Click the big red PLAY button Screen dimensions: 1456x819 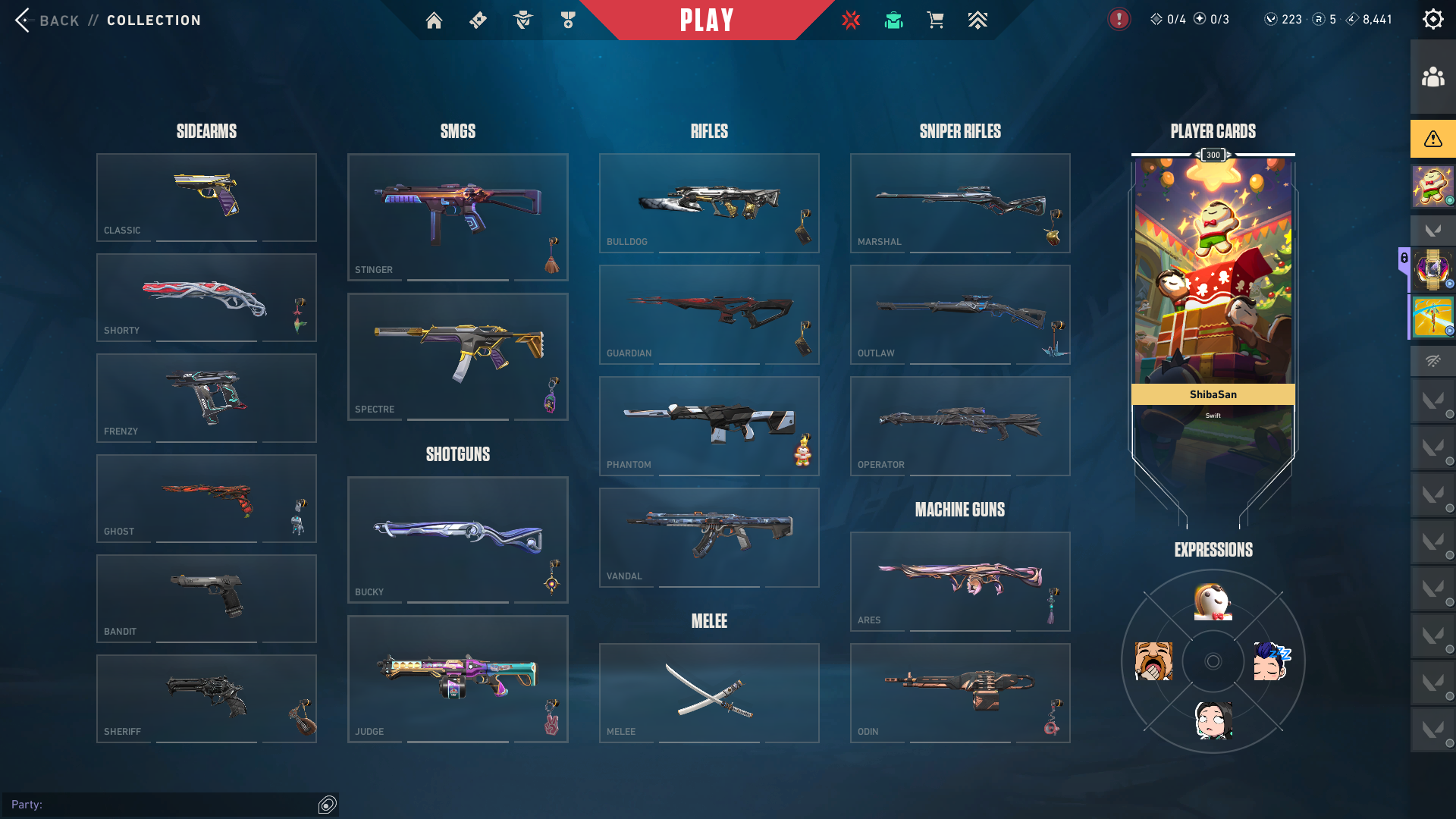(707, 20)
